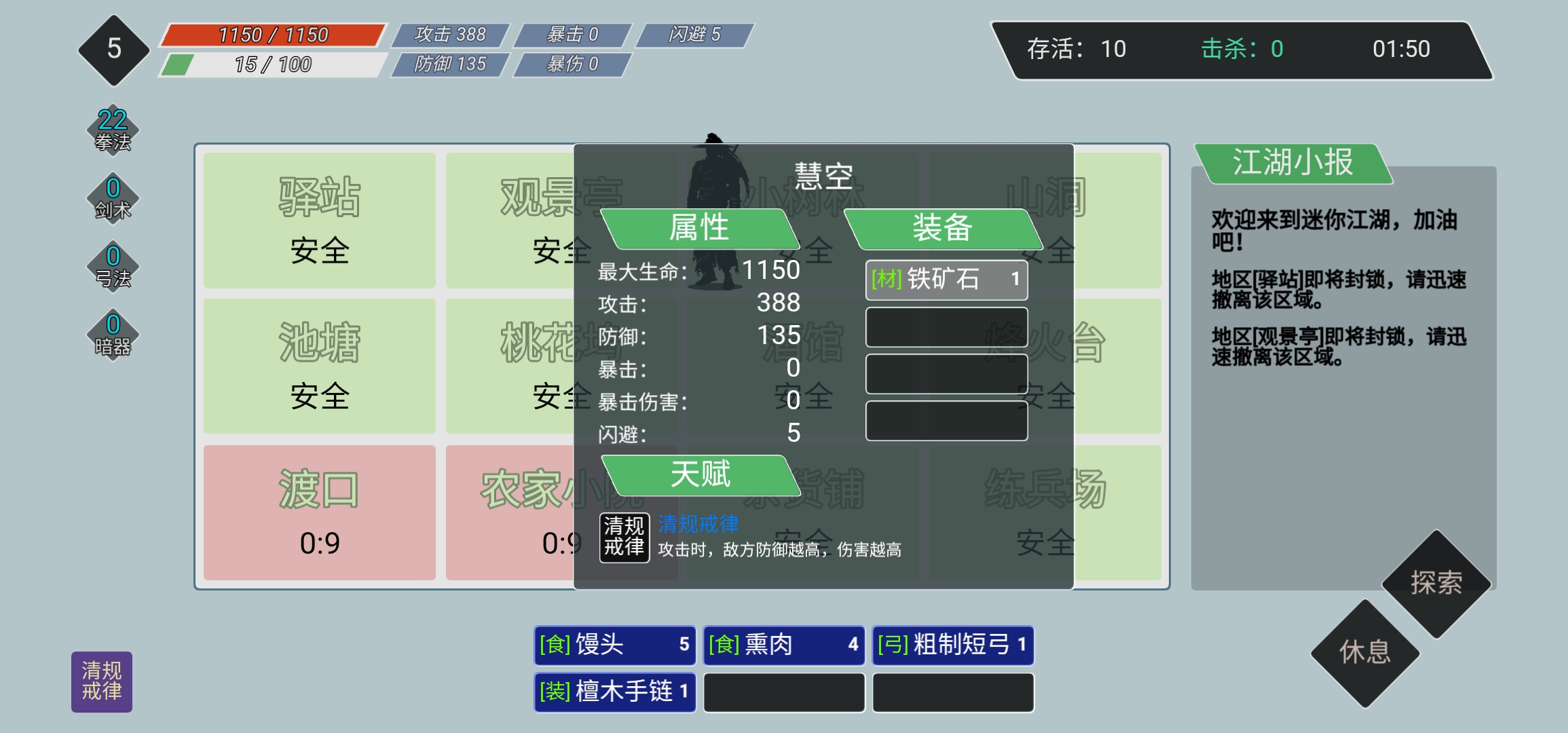Open the 弓法 skill icon
Image resolution: width=1568 pixels, height=733 pixels.
coord(113,265)
